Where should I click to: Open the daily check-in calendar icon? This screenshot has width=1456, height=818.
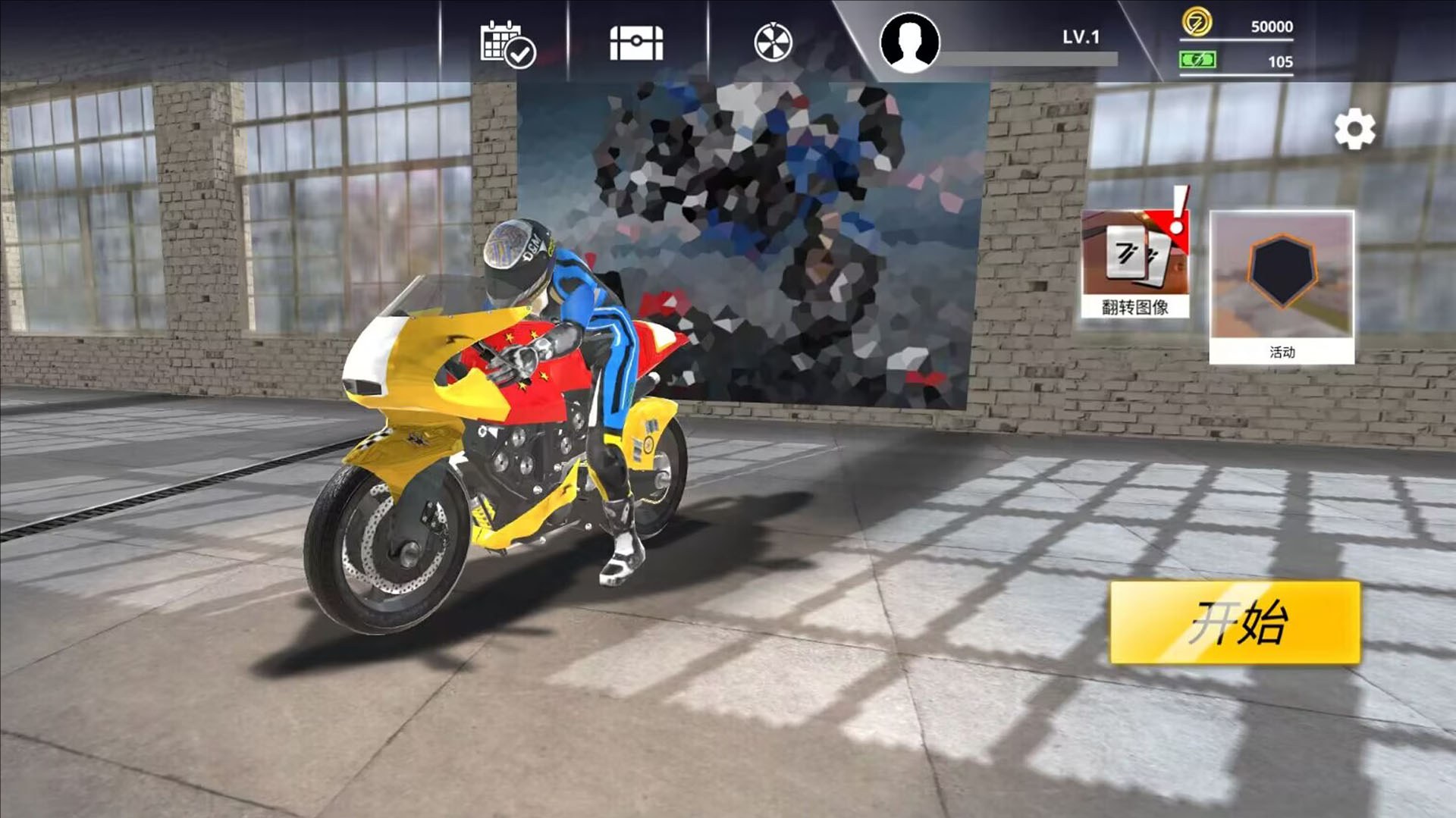(x=507, y=44)
